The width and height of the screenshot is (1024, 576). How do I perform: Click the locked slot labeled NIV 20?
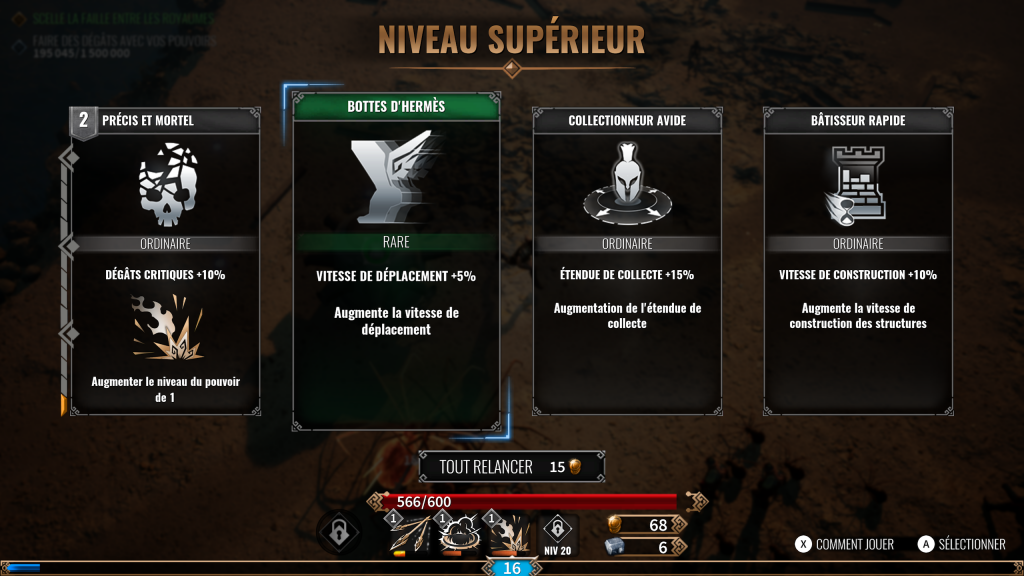(557, 533)
